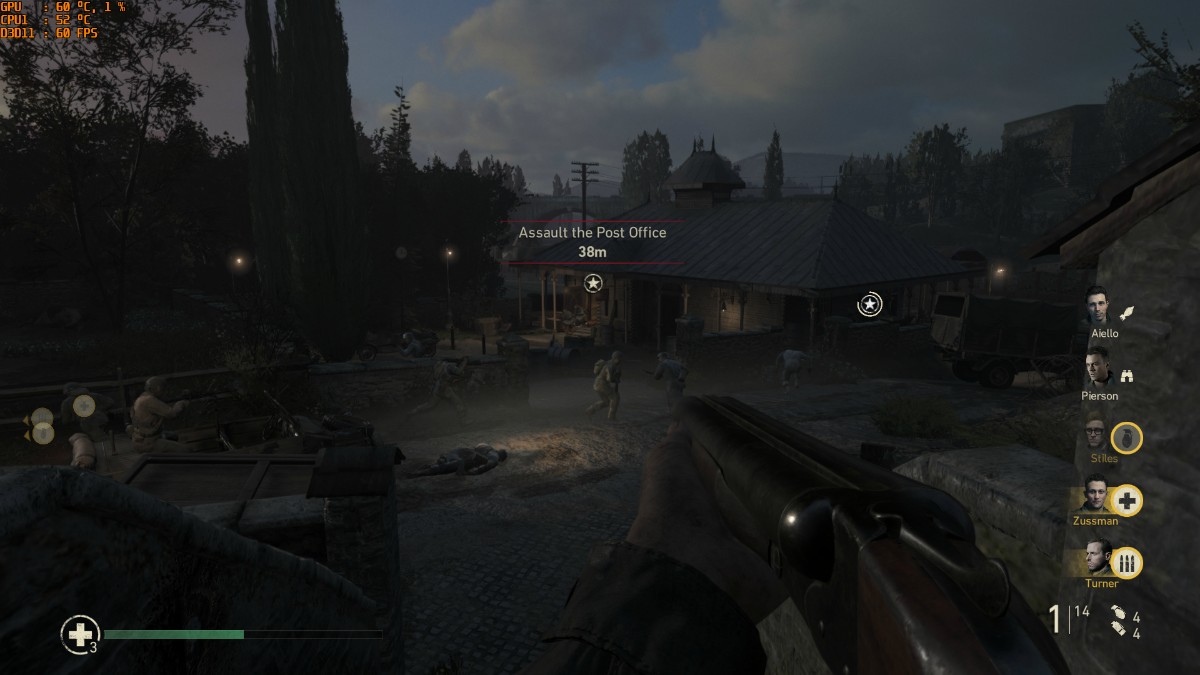Select Zussman's medkit squad ability icon
The height and width of the screenshot is (675, 1200).
pos(1127,500)
